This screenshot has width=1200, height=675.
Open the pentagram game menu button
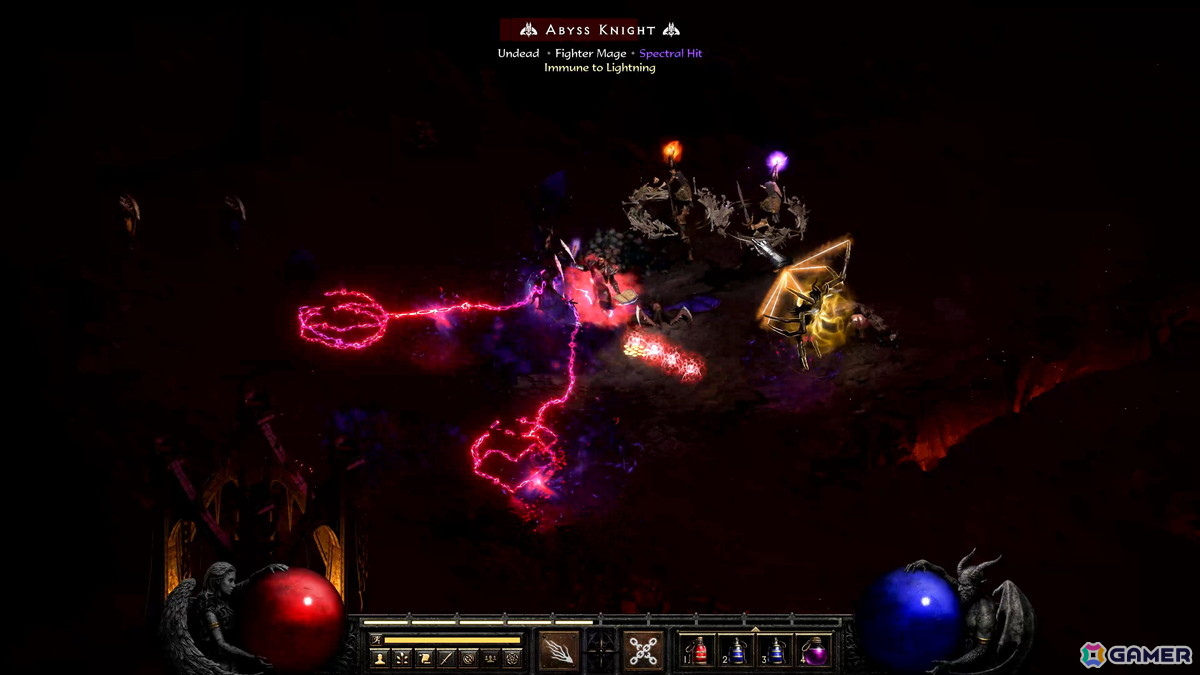click(512, 657)
